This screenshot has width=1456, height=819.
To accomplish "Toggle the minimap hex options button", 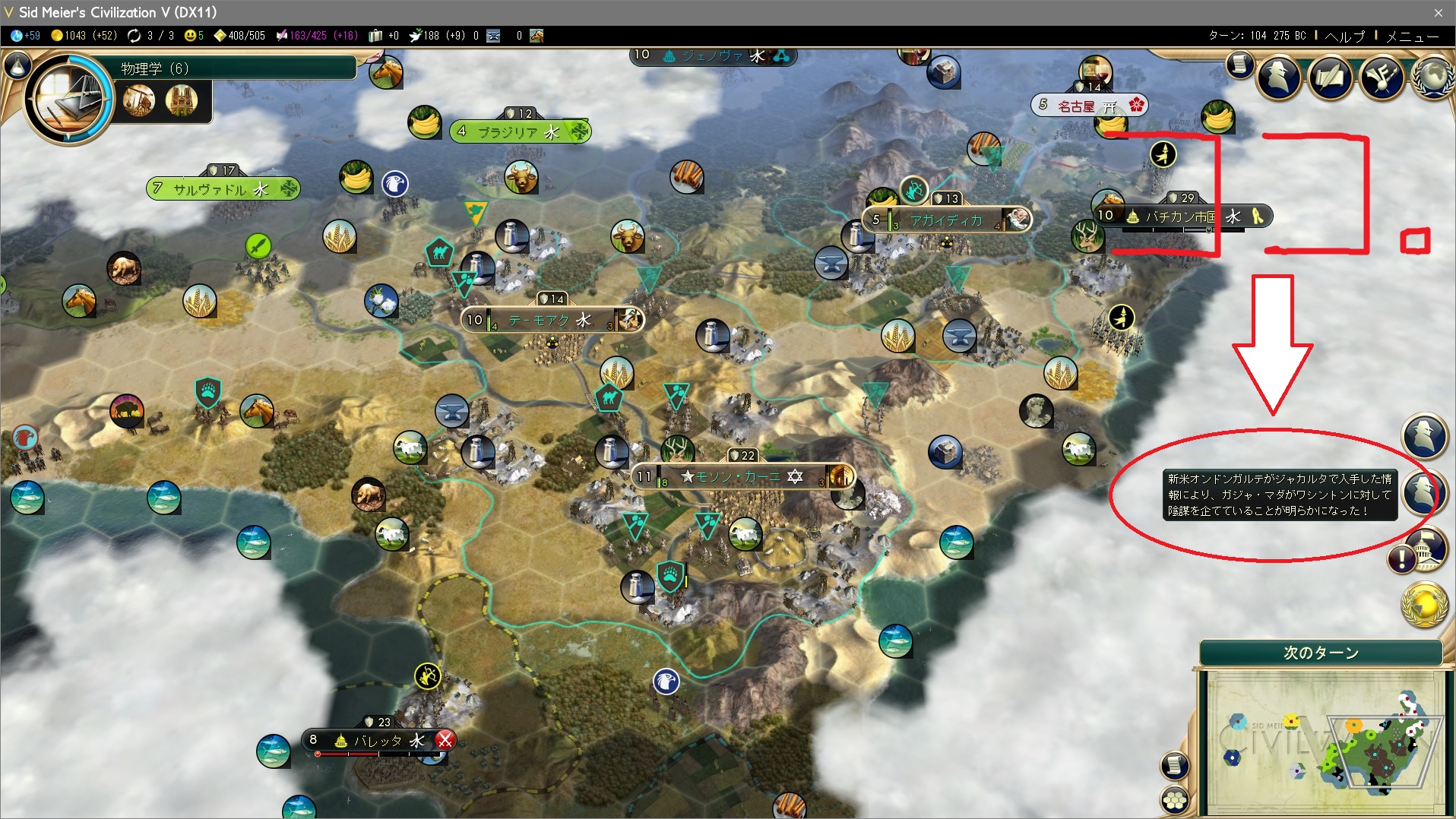I will click(1175, 799).
